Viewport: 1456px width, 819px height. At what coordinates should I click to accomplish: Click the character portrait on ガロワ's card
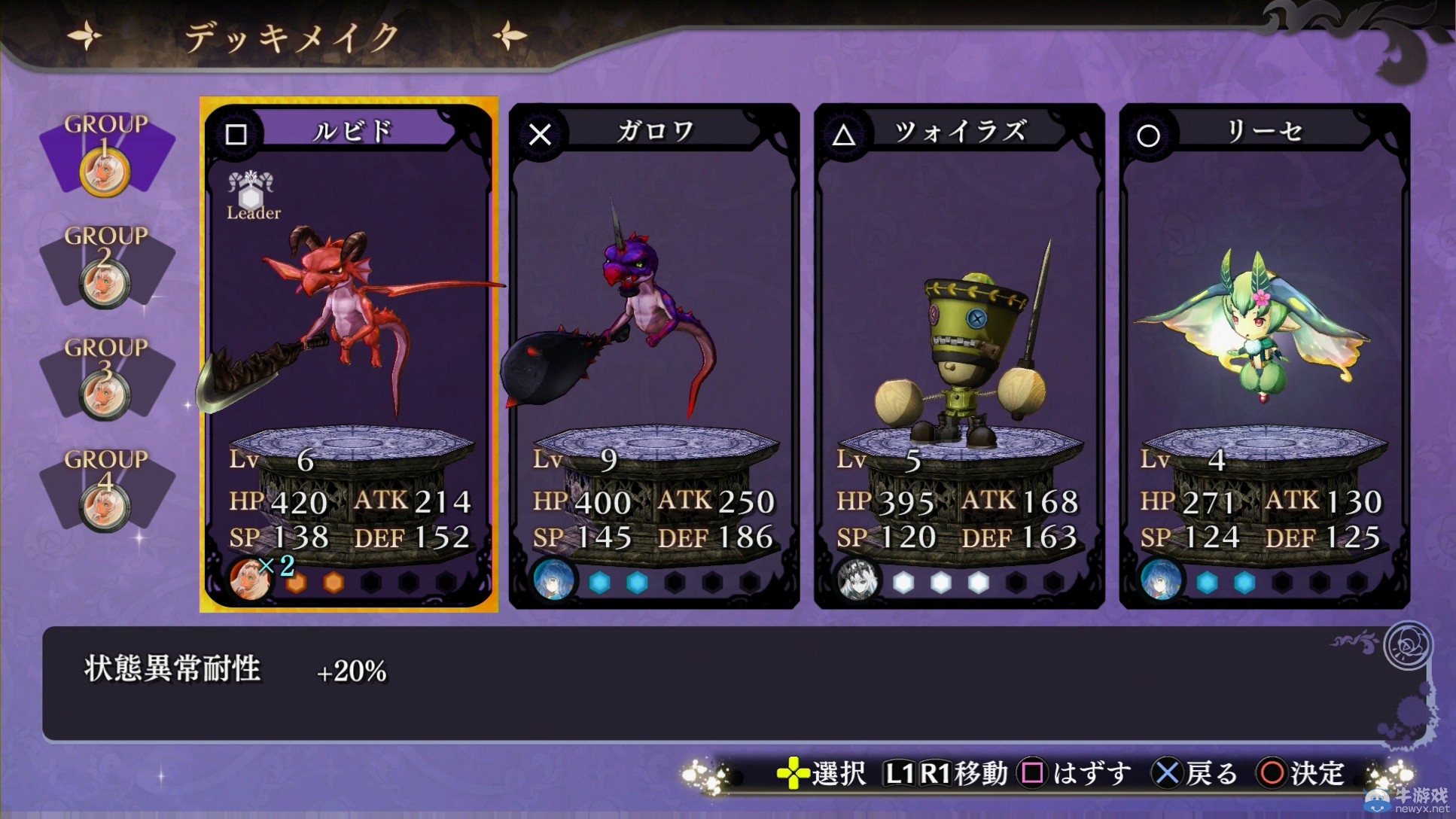tap(553, 580)
